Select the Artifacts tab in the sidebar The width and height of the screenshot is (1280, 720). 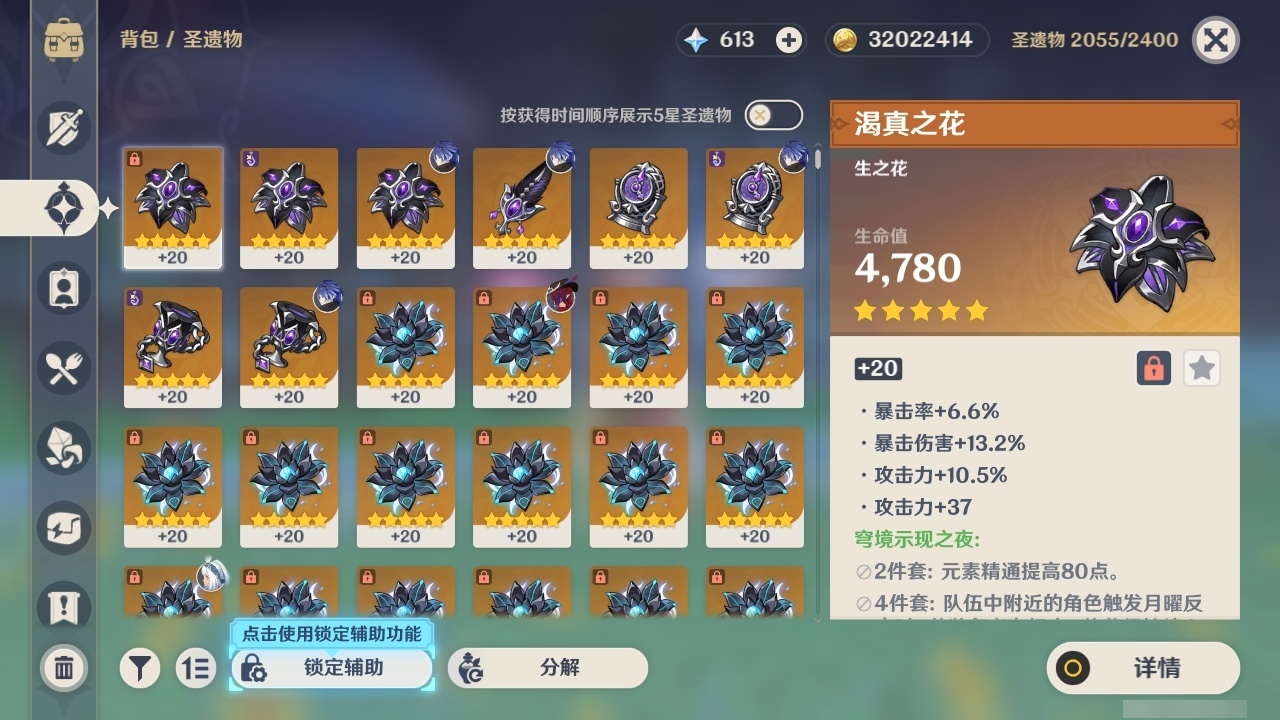click(63, 207)
